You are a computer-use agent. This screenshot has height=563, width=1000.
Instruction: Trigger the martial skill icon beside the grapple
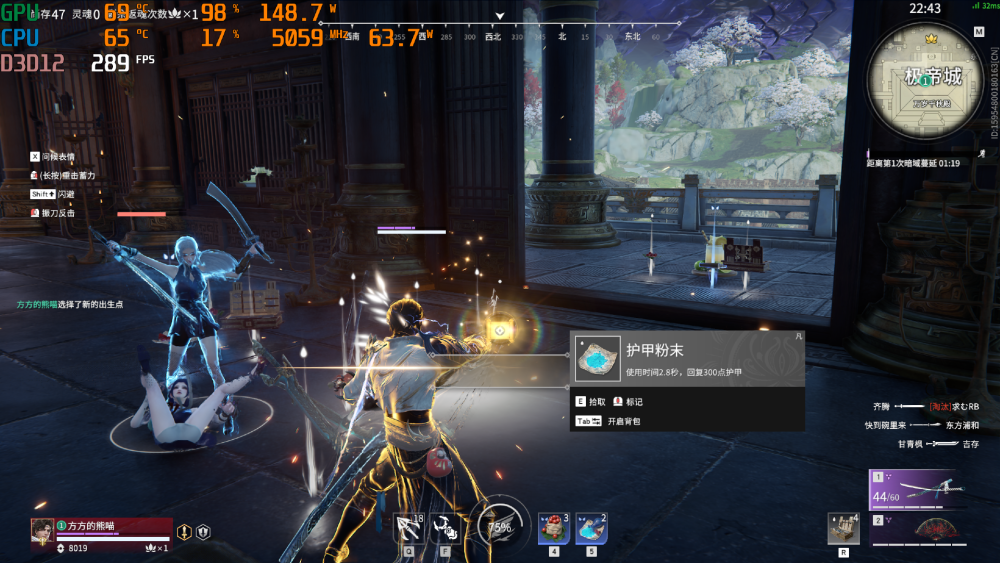click(446, 528)
